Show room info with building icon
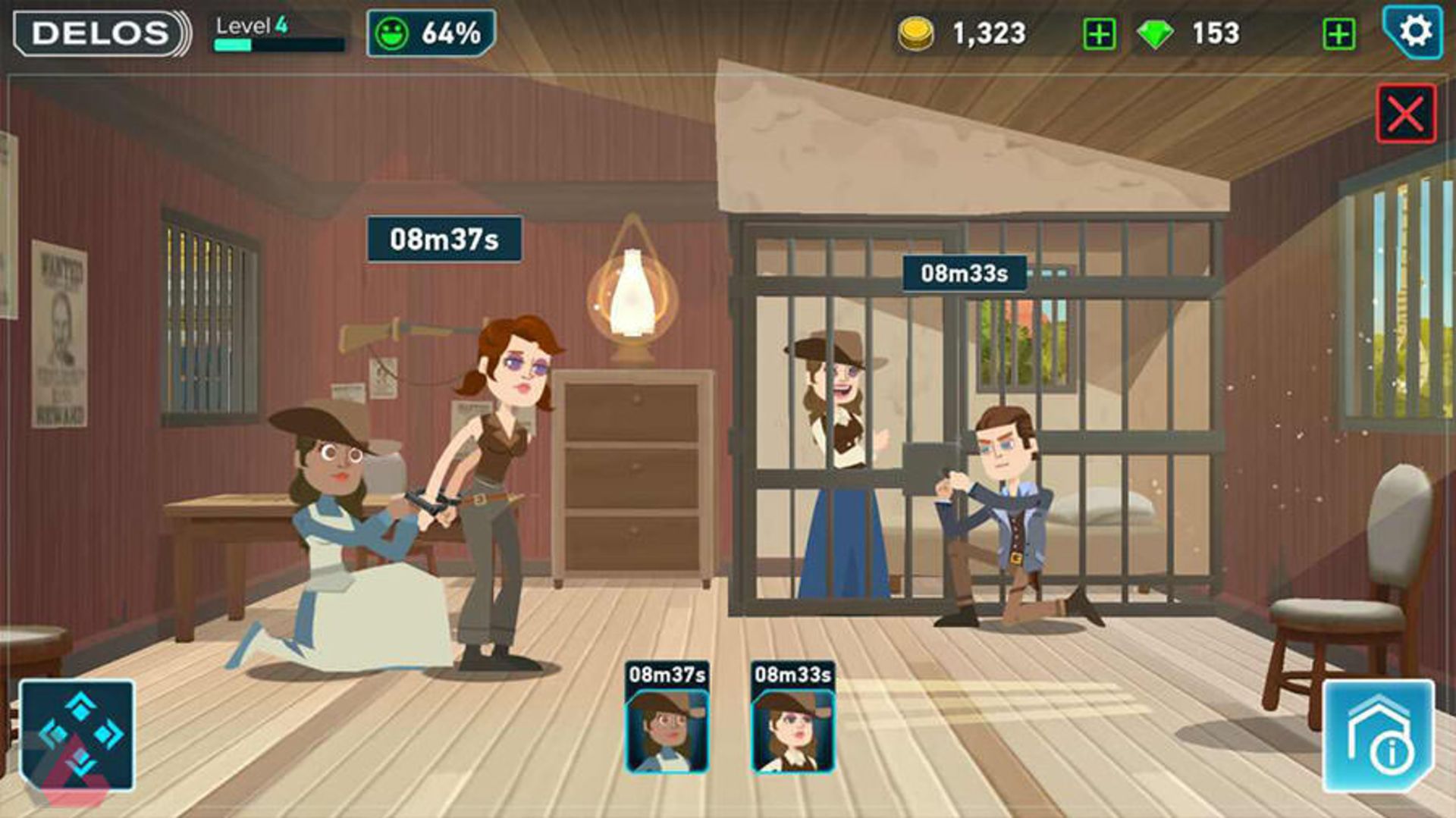Image resolution: width=1456 pixels, height=818 pixels. (1378, 736)
